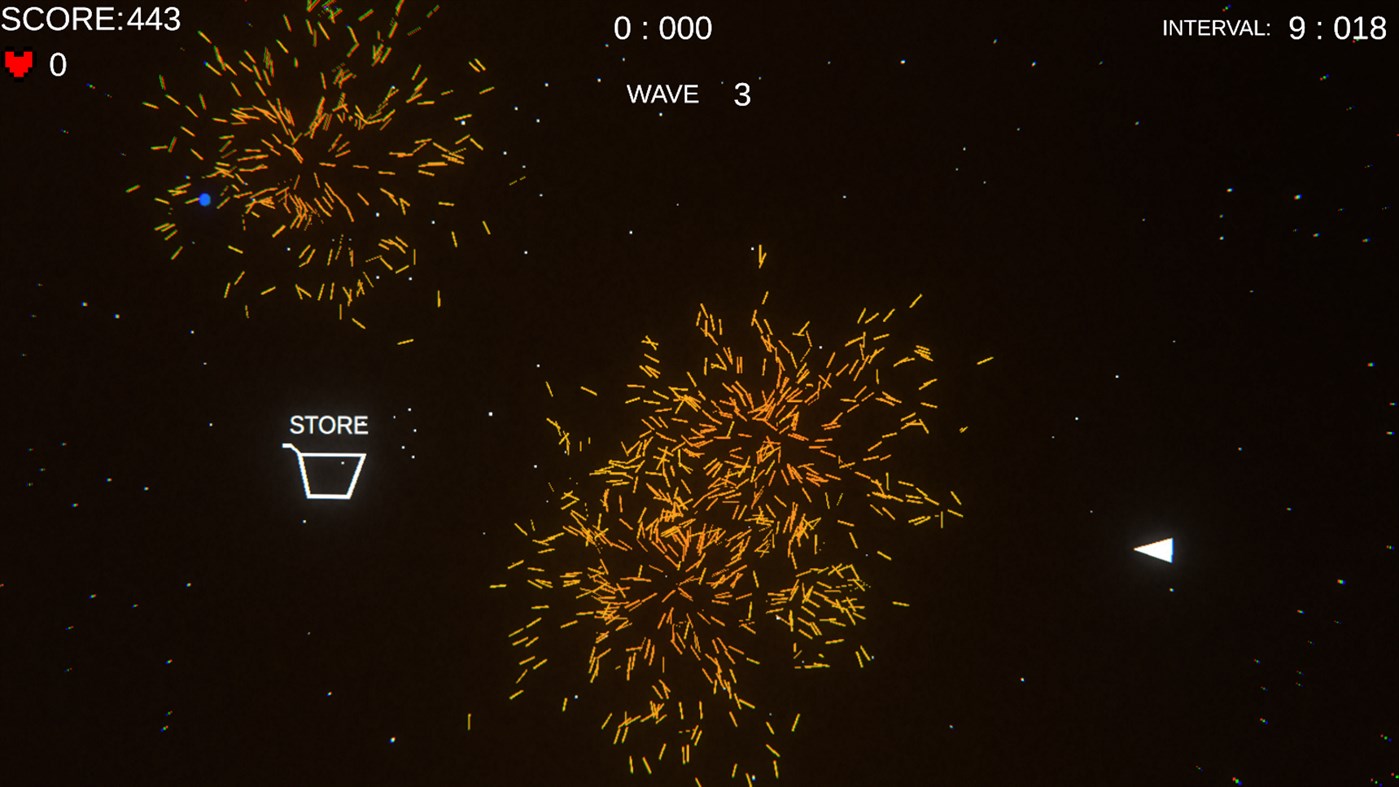
Task: Click the SCORE:443 display
Action: pos(90,18)
